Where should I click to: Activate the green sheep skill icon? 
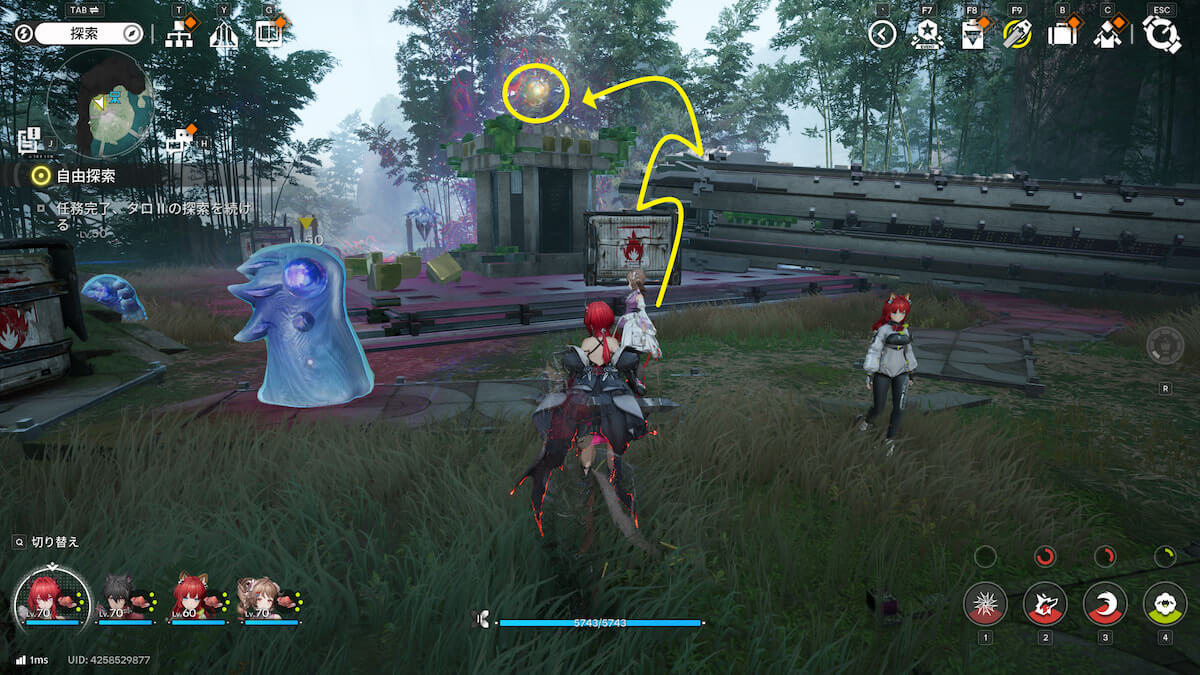point(1164,604)
